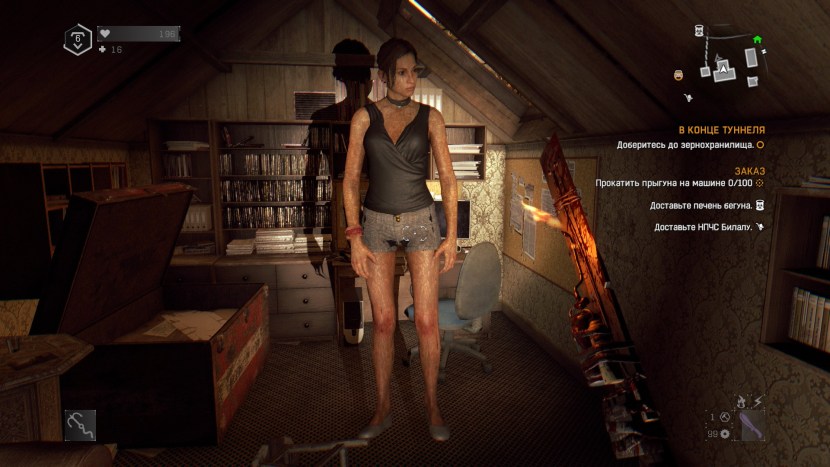The image size is (830, 467).
Task: Select the bearded face marker near the minimap
Action: tap(679, 73)
